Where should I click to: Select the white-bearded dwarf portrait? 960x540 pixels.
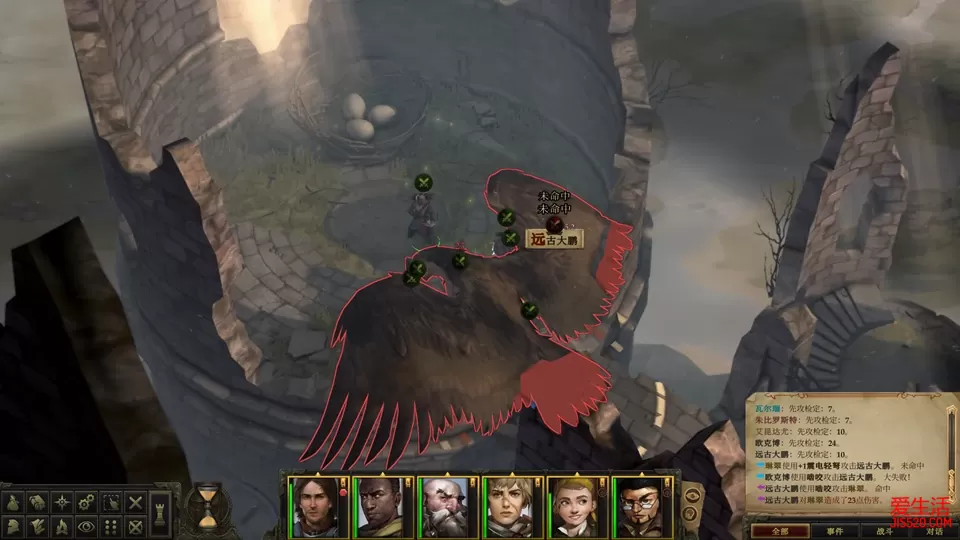click(441, 507)
